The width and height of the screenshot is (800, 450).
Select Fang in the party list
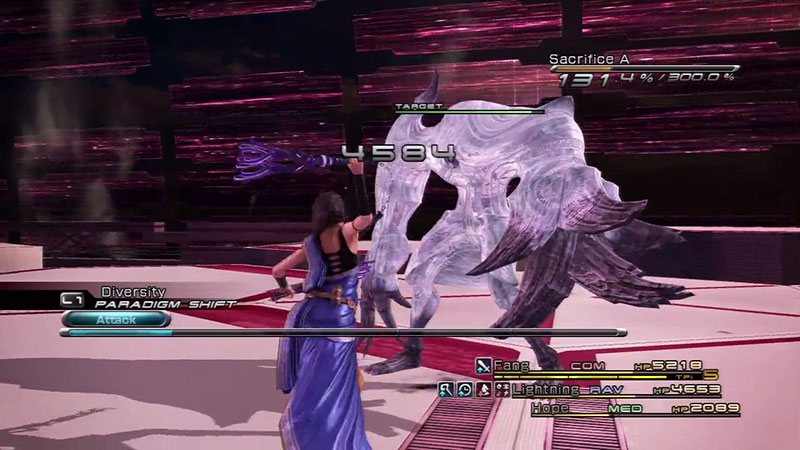[x=513, y=366]
